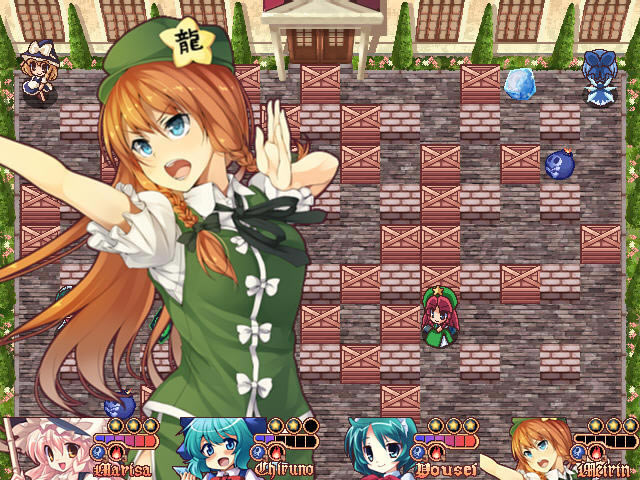Select Chiruno's character portrait
640x480 pixels.
pyautogui.click(x=212, y=449)
